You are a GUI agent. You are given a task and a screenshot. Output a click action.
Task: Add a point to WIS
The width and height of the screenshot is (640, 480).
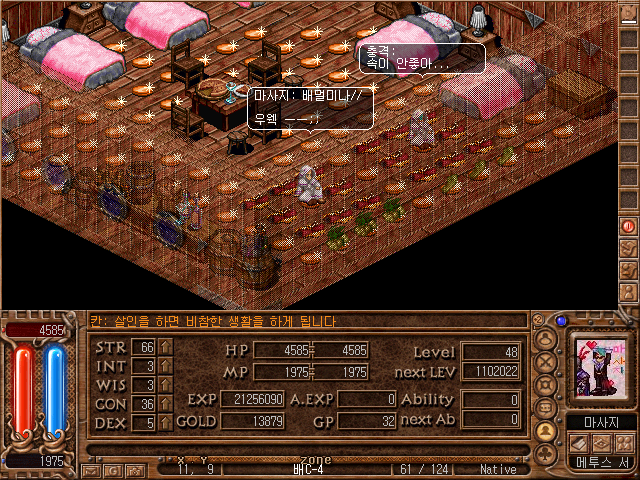(x=165, y=385)
